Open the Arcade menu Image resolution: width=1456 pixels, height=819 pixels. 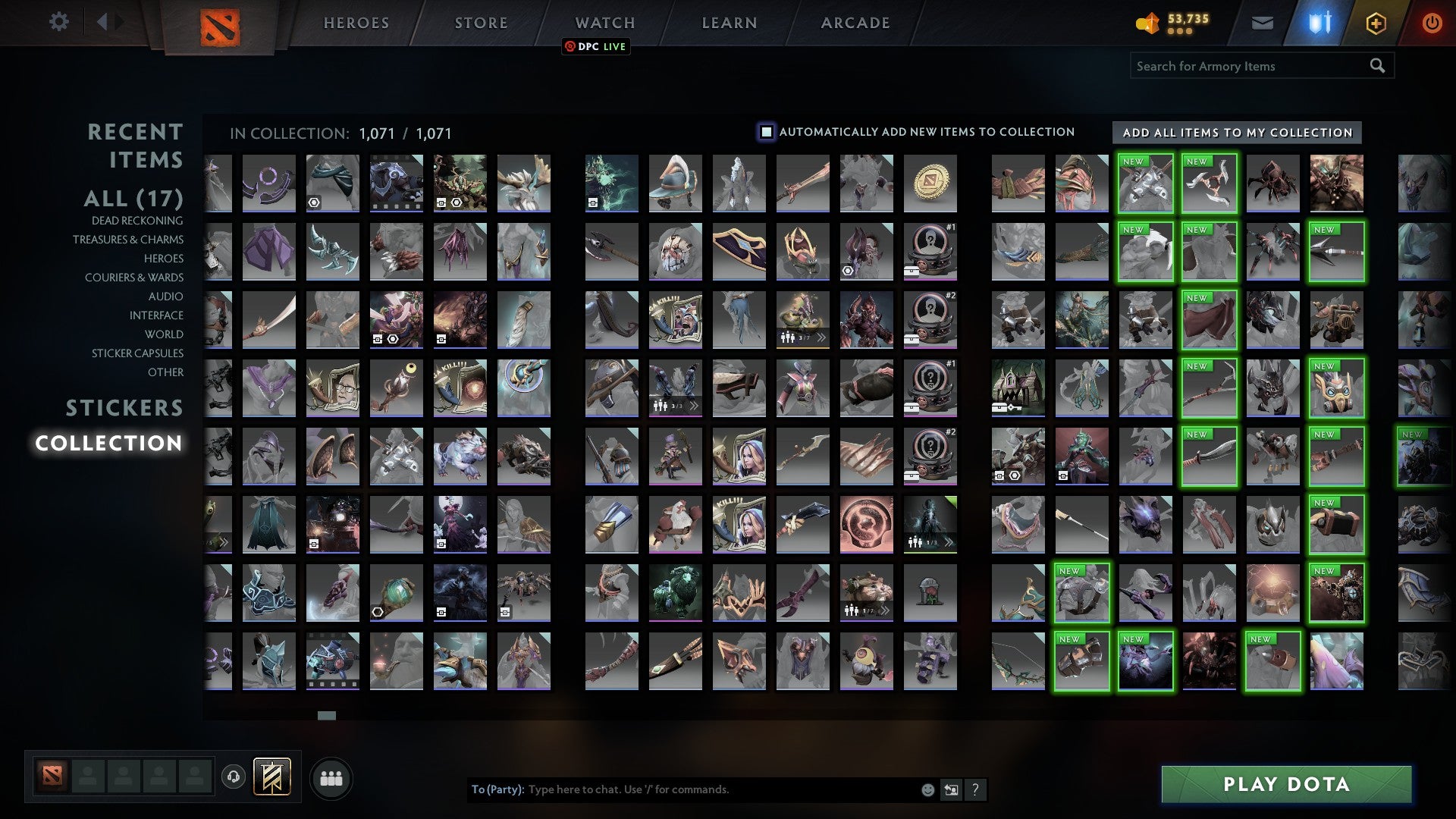pyautogui.click(x=855, y=23)
